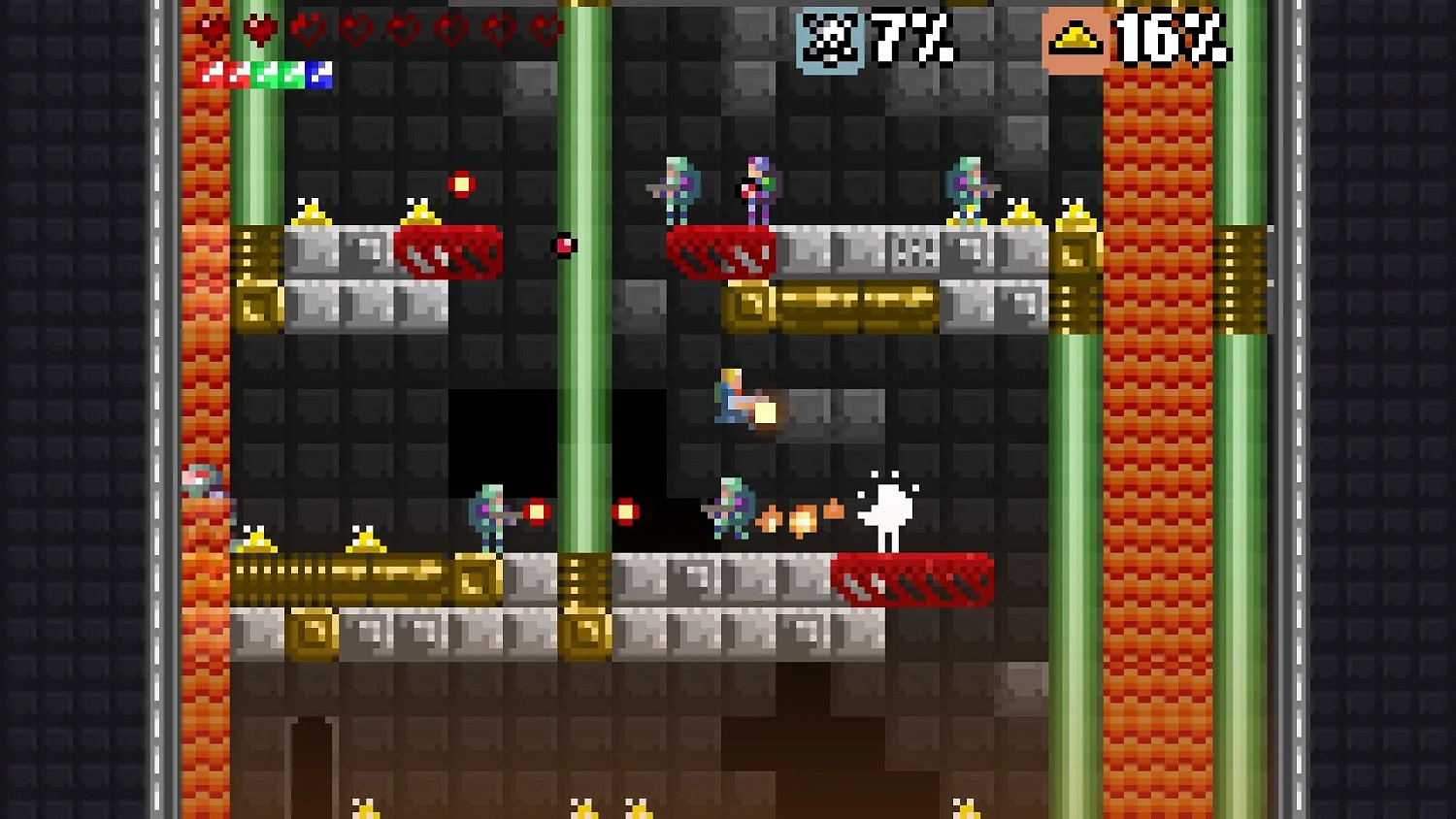
Task: Click the player character firing the glowing gun
Action: [733, 398]
